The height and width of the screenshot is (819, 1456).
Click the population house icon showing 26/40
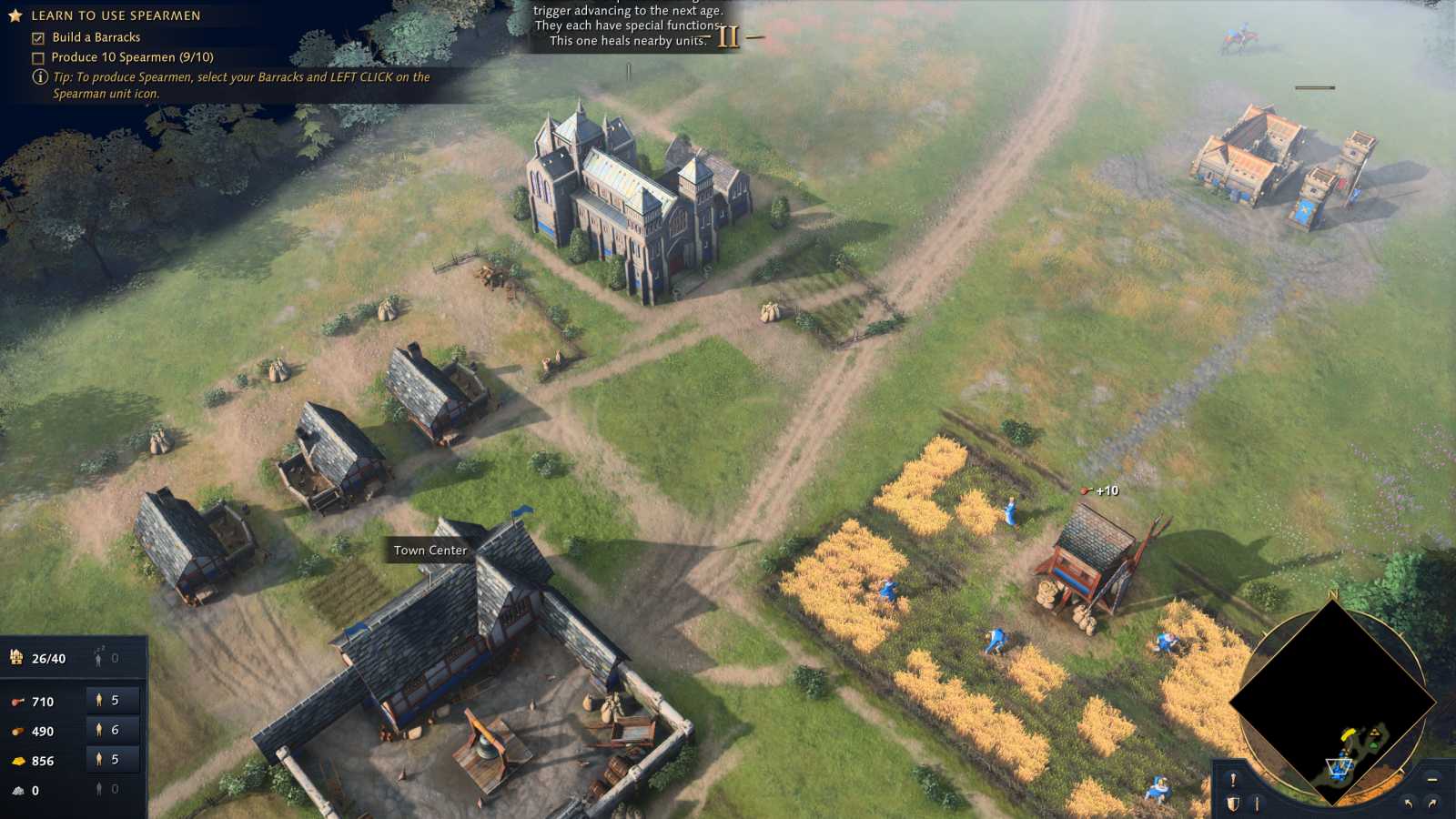pyautogui.click(x=16, y=657)
